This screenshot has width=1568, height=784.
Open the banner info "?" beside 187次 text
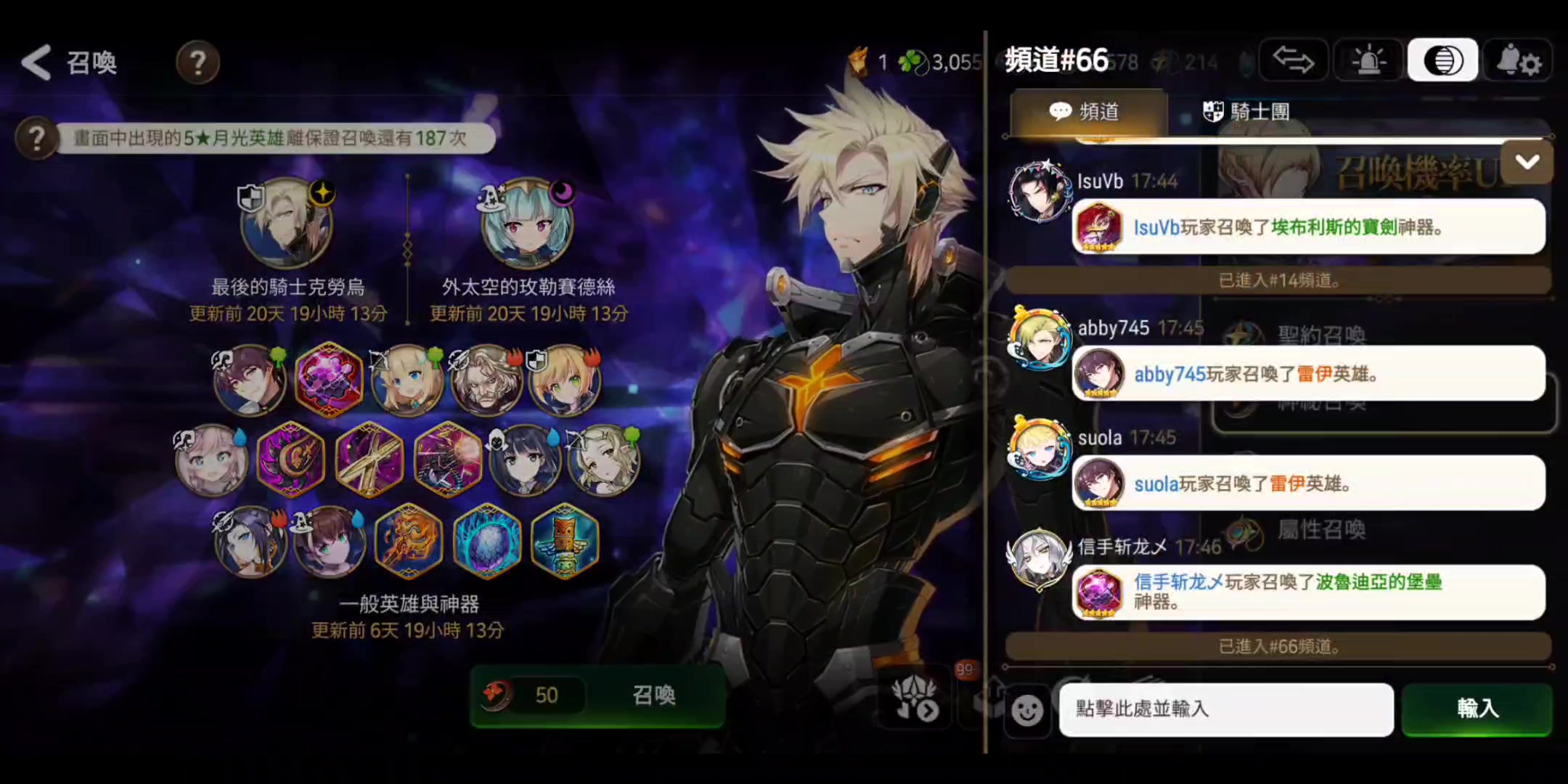point(36,138)
